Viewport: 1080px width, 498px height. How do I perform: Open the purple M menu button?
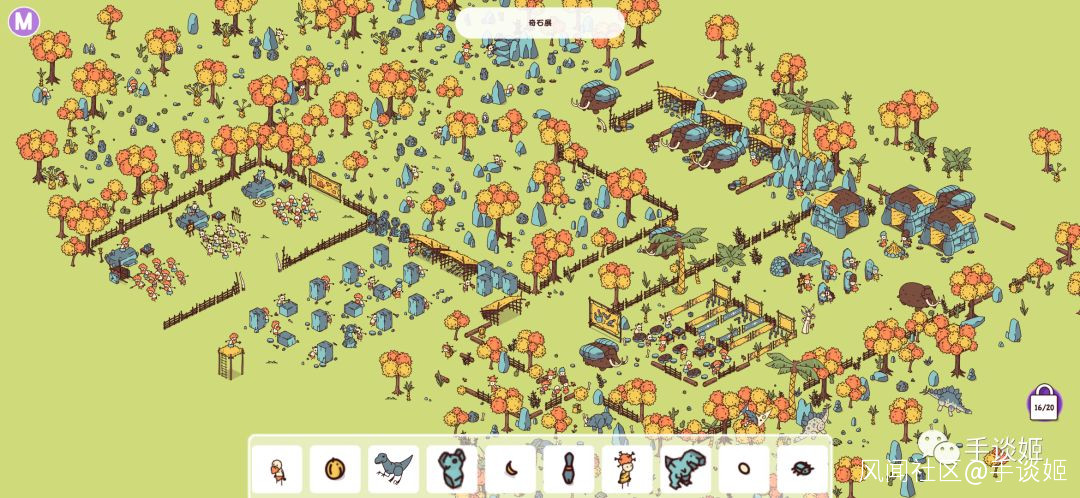pos(23,21)
